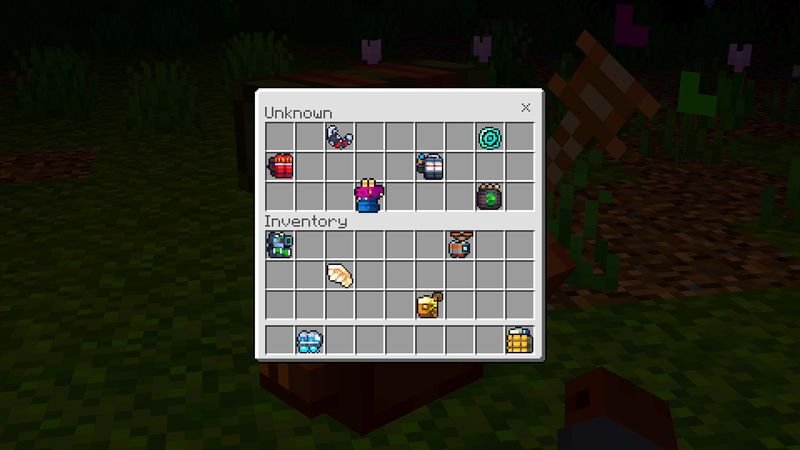The height and width of the screenshot is (450, 800).
Task: Select the light blue backpack in hotbar
Action: pos(310,341)
